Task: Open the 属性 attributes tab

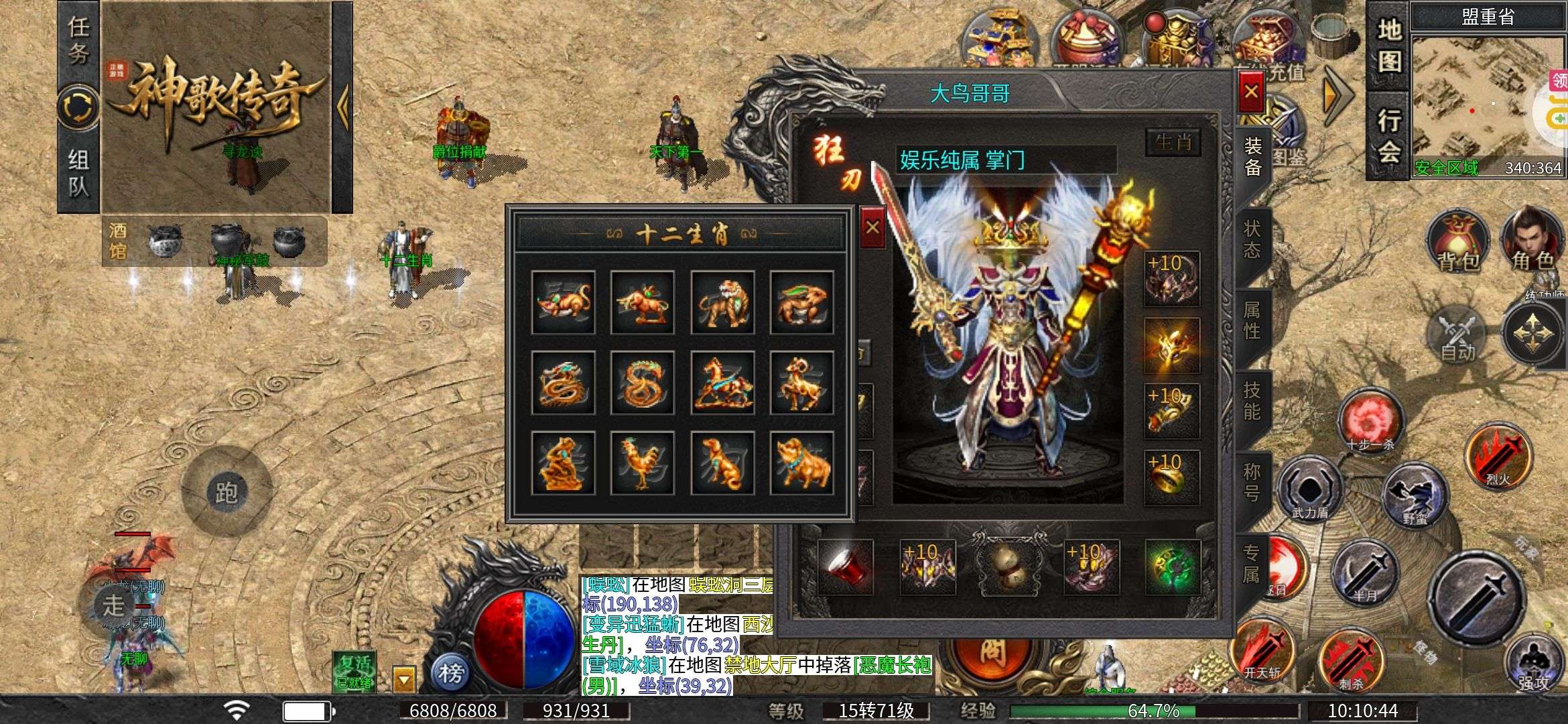Action: pyautogui.click(x=1252, y=320)
